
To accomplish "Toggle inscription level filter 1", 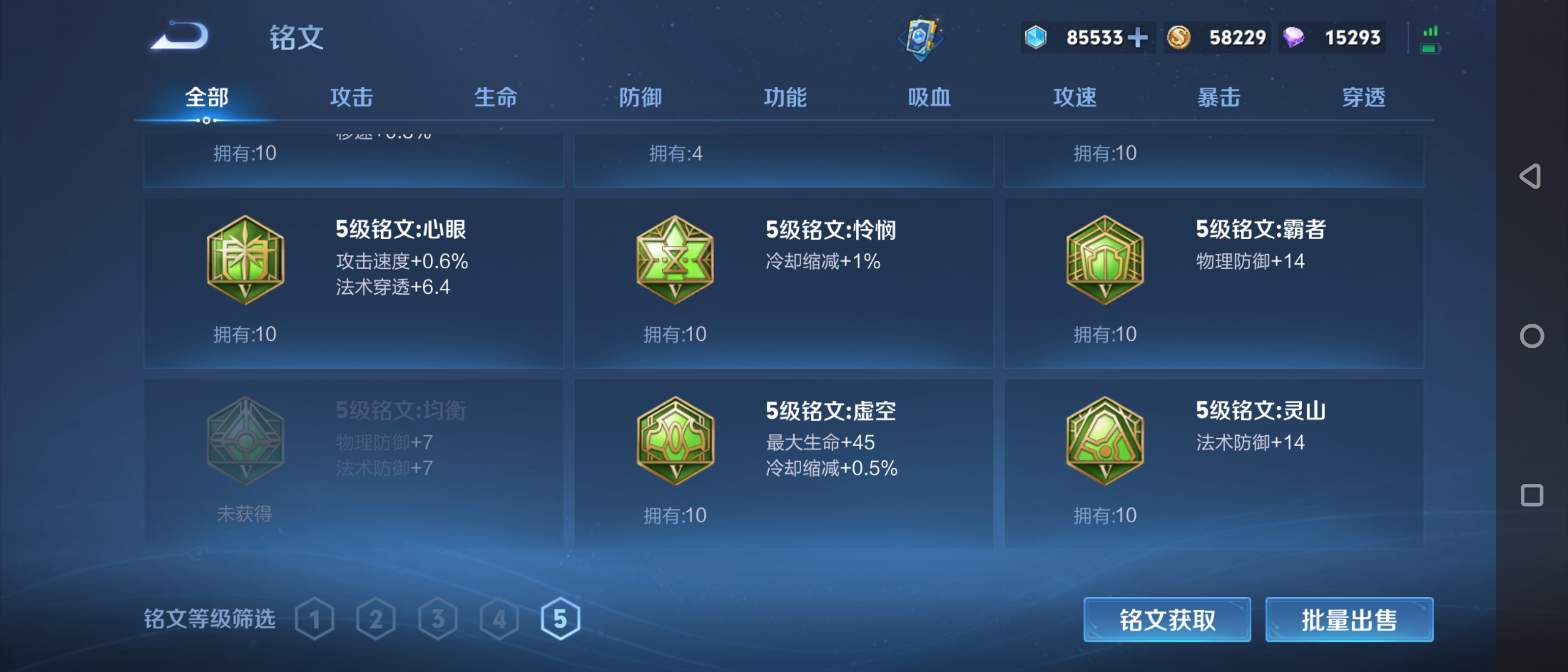I will (x=314, y=618).
